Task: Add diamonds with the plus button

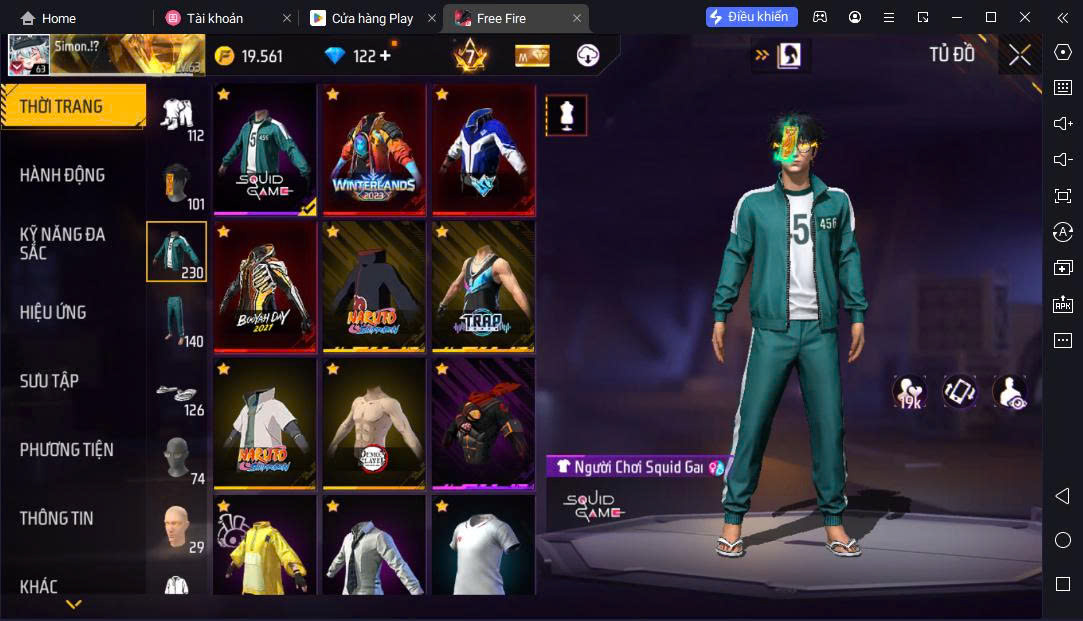Action: click(385, 56)
